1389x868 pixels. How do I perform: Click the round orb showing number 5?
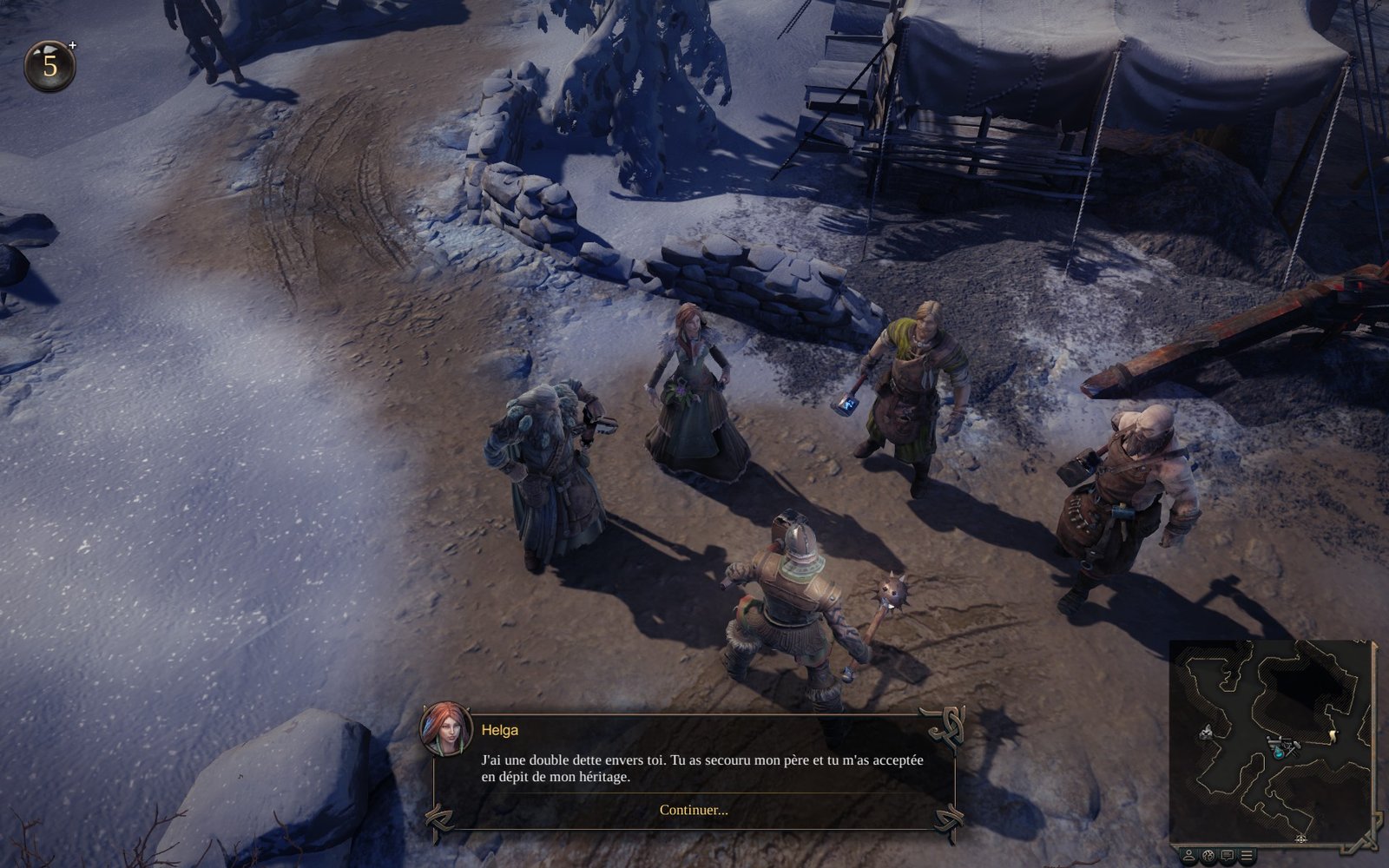point(49,66)
